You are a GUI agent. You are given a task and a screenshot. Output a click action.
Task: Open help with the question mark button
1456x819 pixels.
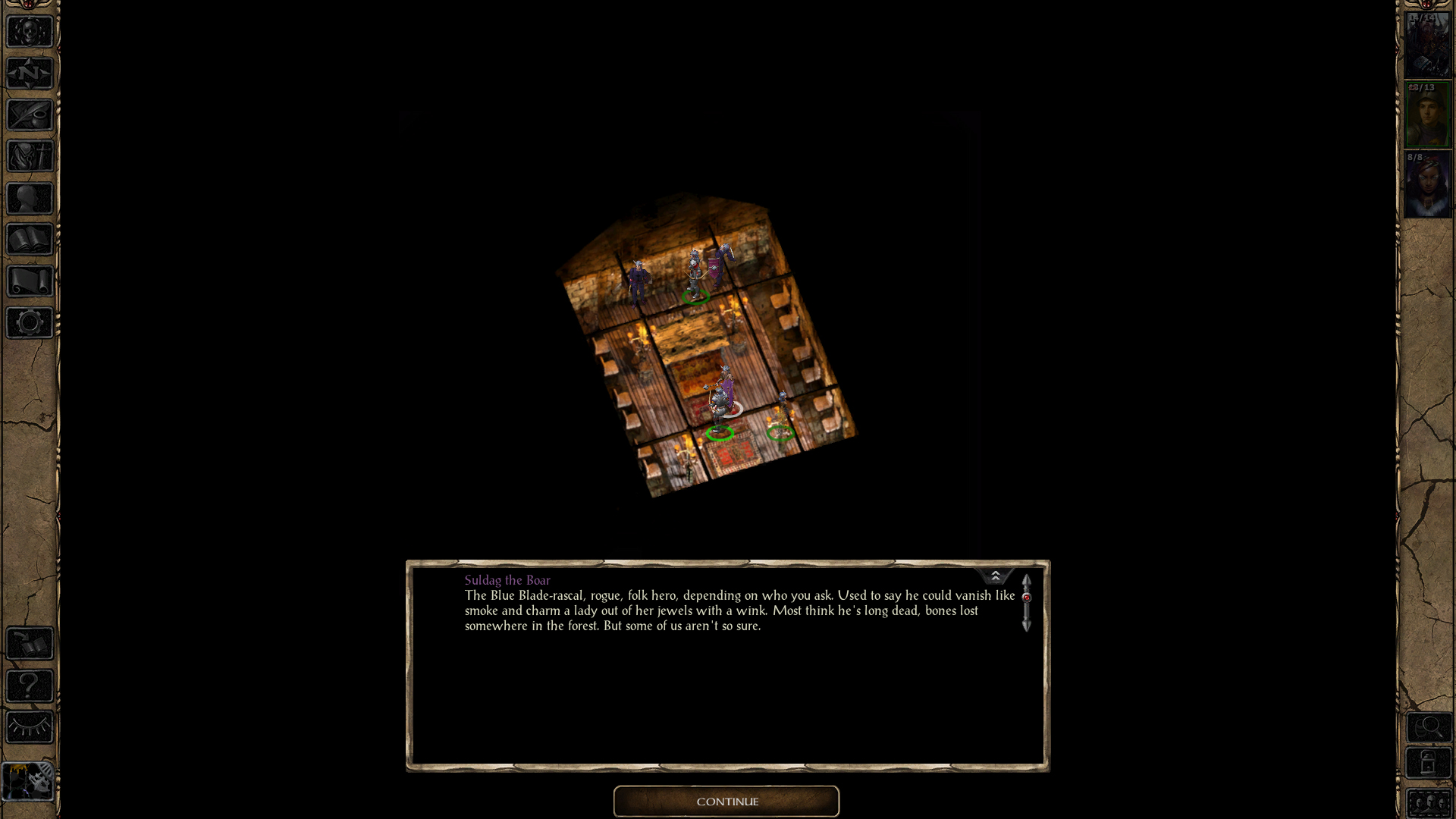click(x=30, y=686)
